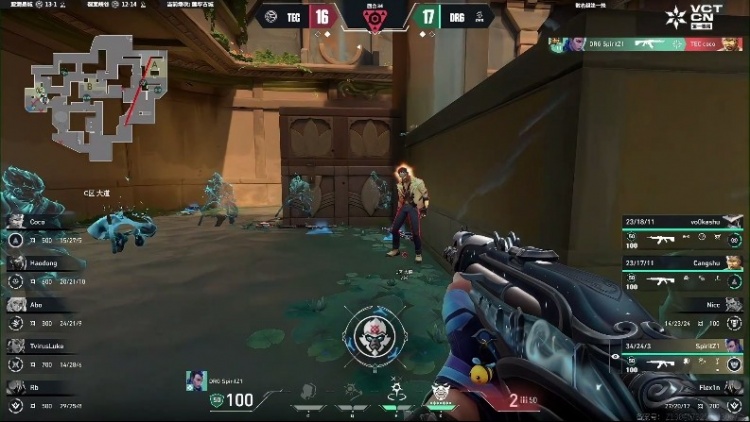The image size is (750, 422).
Task: Click the observed player portrait beside health
Action: 195,381
